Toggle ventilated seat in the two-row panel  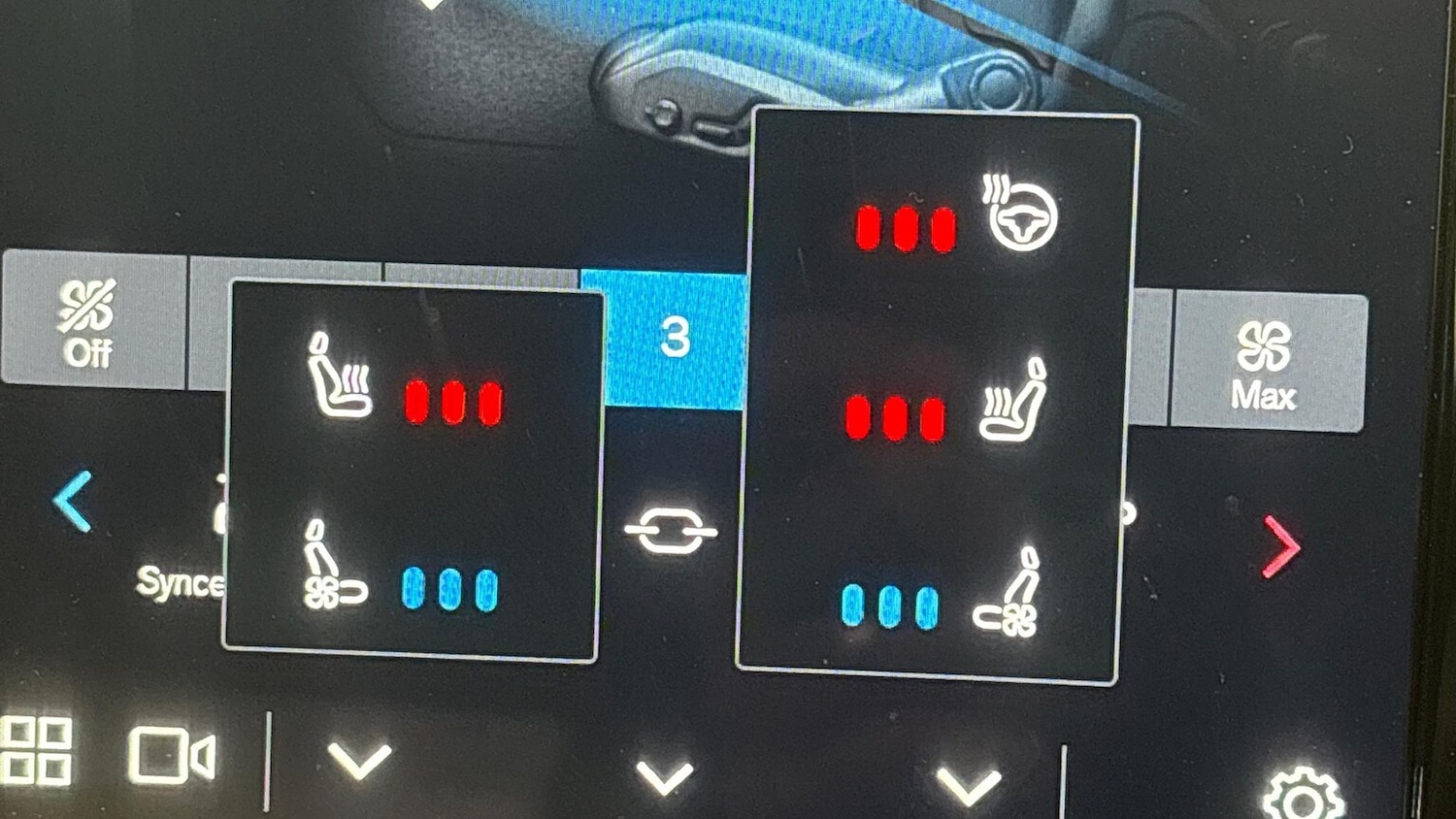pos(332,568)
